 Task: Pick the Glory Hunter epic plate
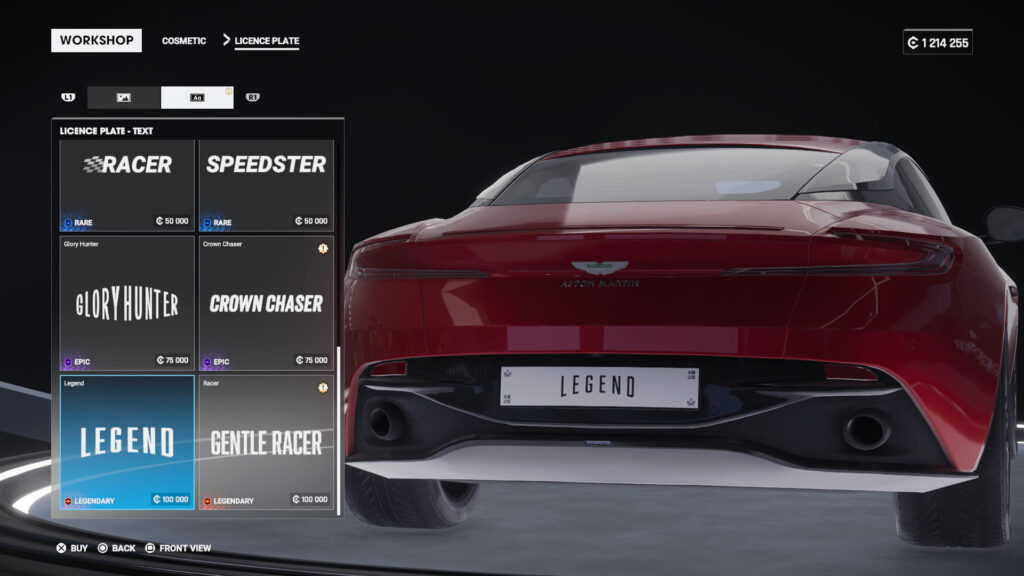click(127, 303)
